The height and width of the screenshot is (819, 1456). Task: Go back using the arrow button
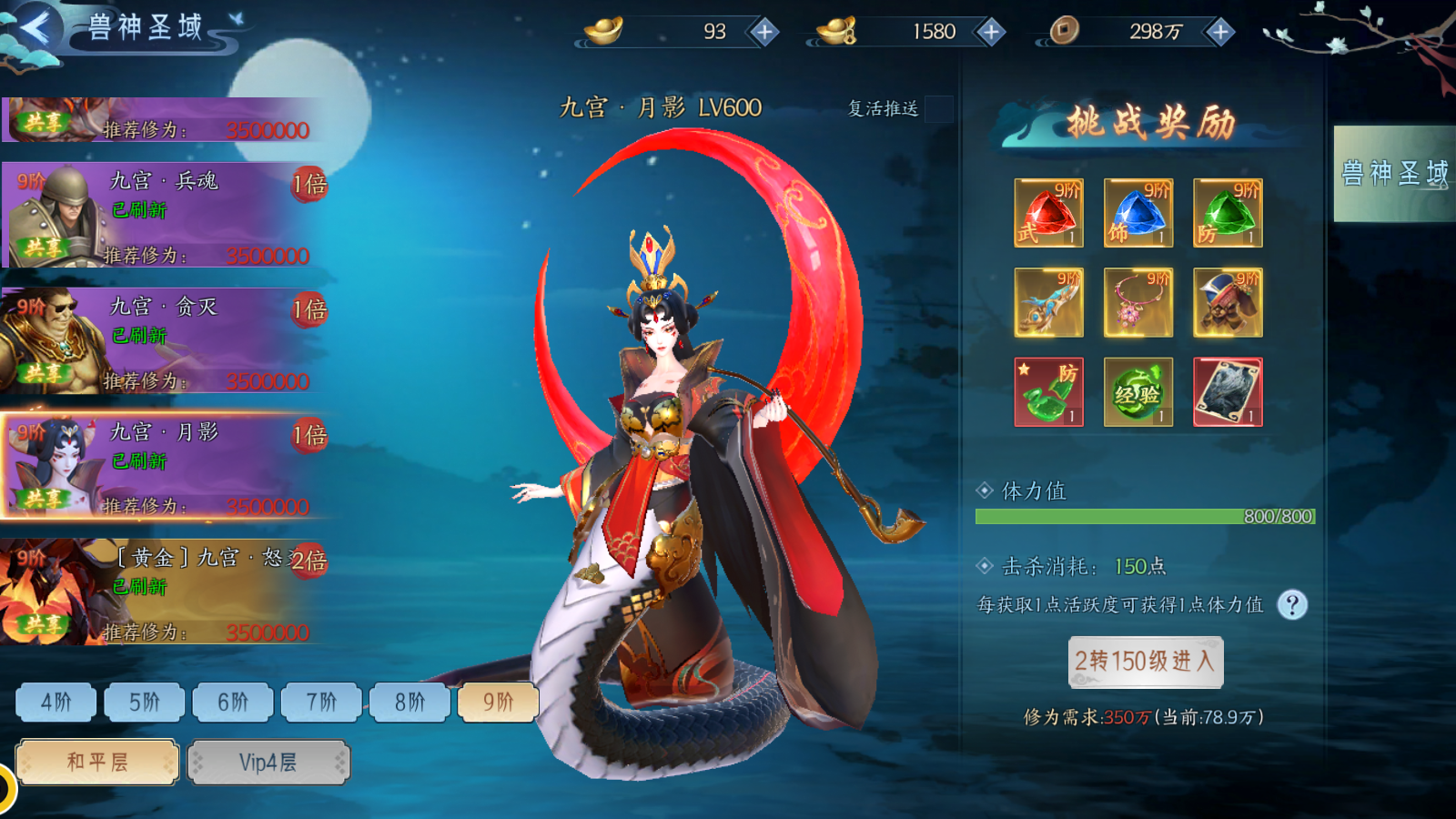(35, 28)
